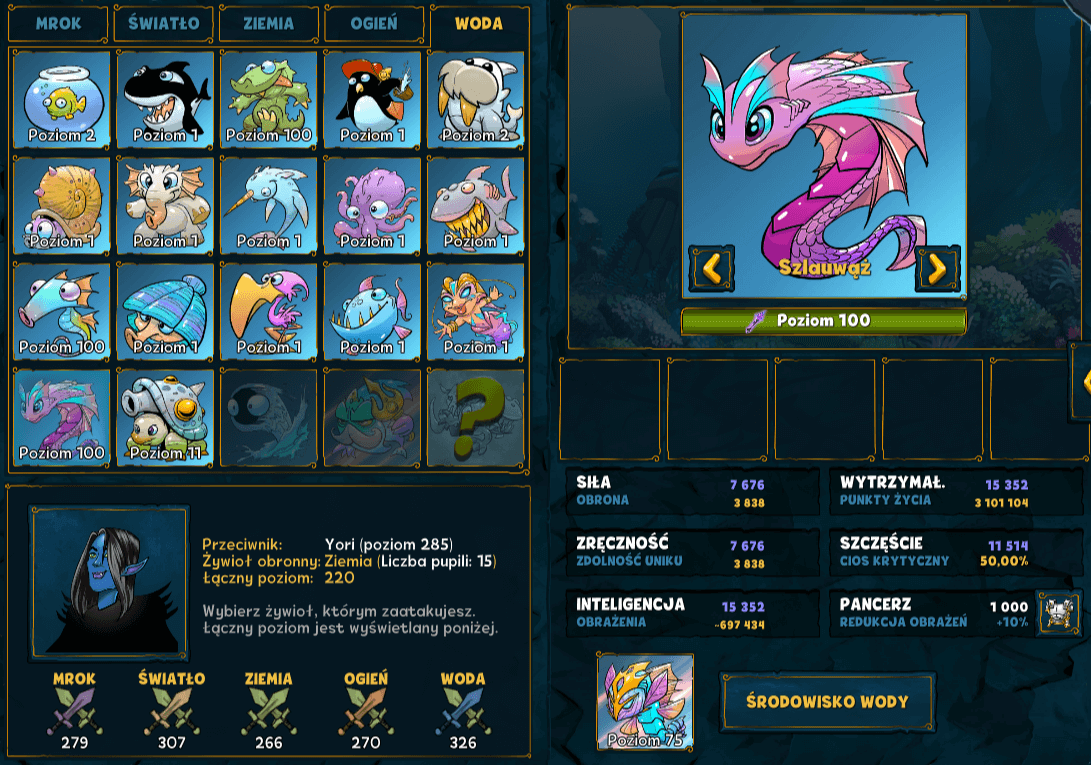1091x765 pixels.
Task: Choose the pink flamingo pet
Action: tap(269, 311)
